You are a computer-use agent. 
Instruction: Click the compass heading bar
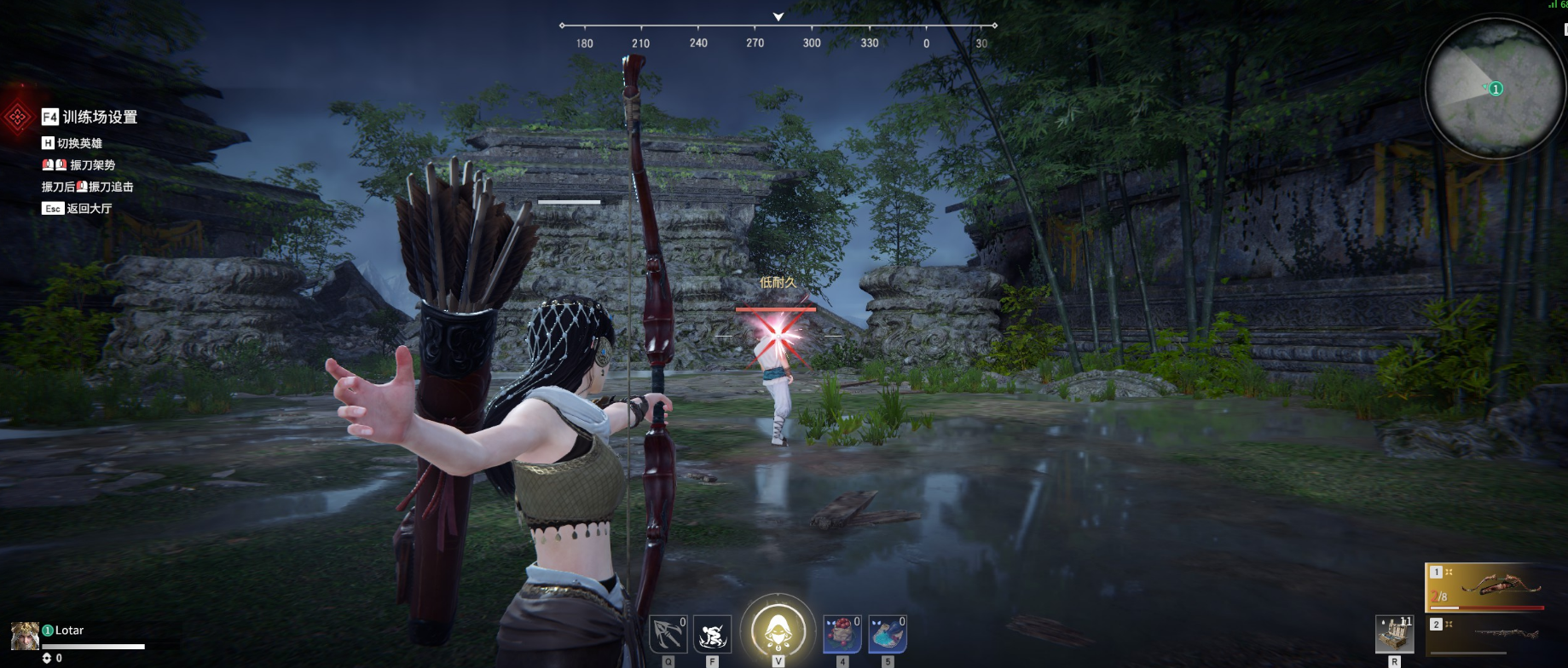coord(778,34)
